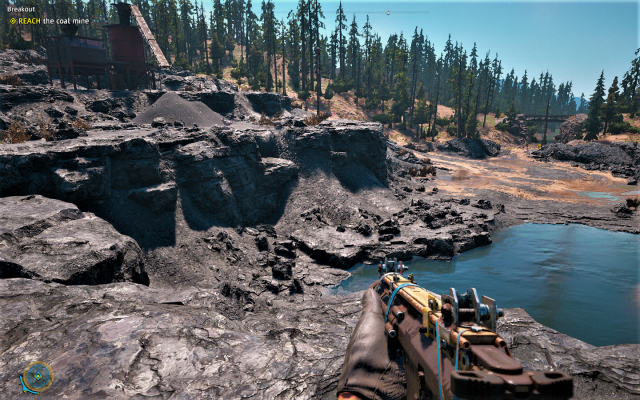Click the compass marker on the top bar
This screenshot has height=400, width=640.
coord(387,13)
